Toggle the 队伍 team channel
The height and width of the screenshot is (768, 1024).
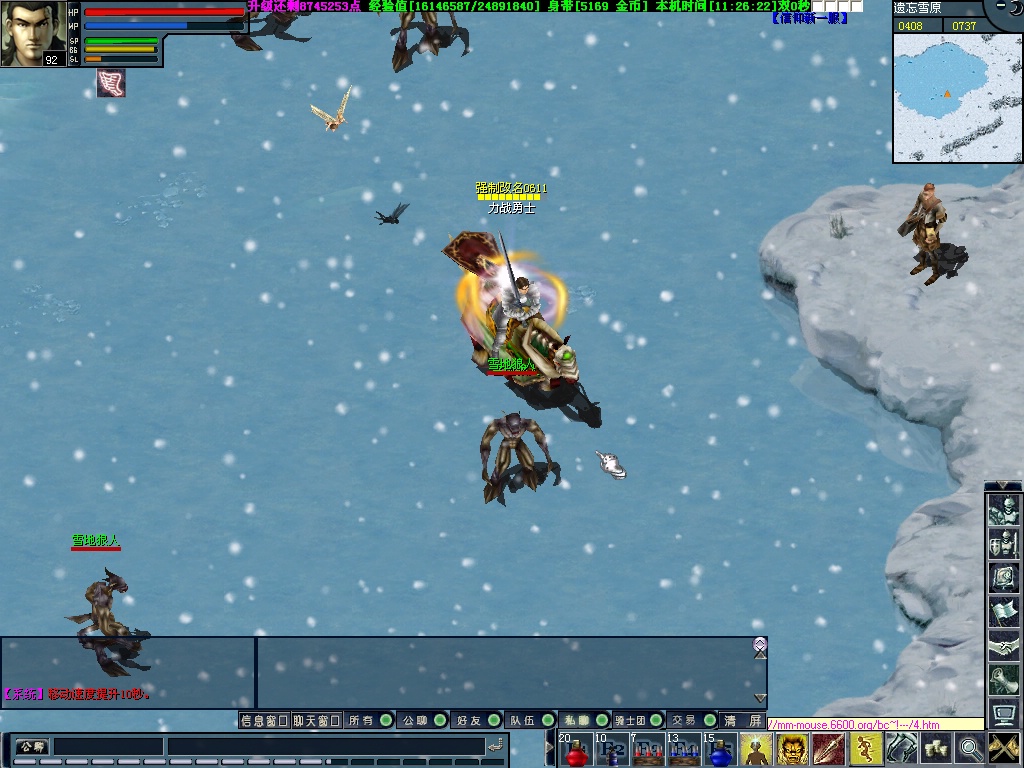pyautogui.click(x=531, y=720)
